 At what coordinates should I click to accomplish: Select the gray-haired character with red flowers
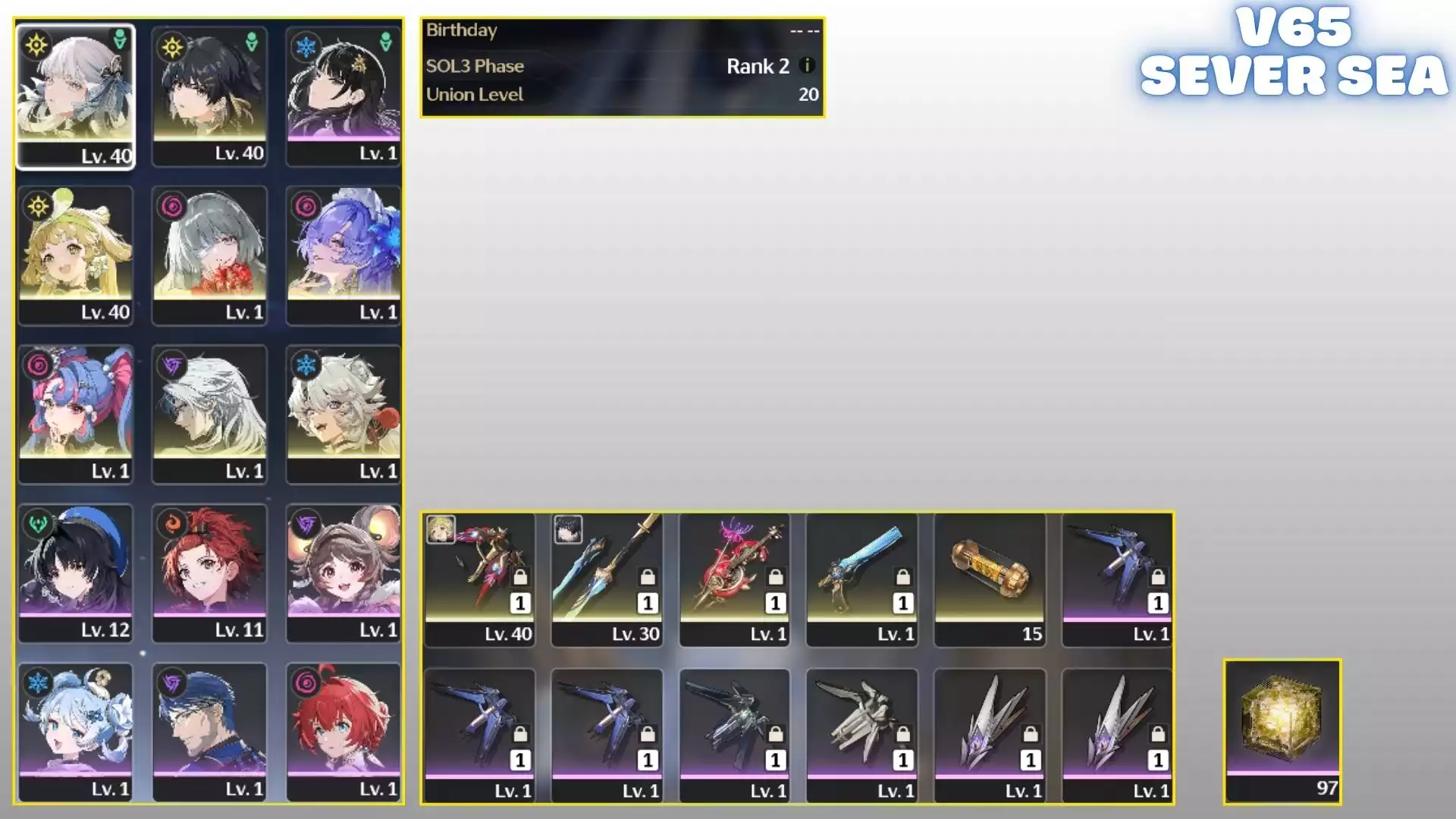click(209, 254)
